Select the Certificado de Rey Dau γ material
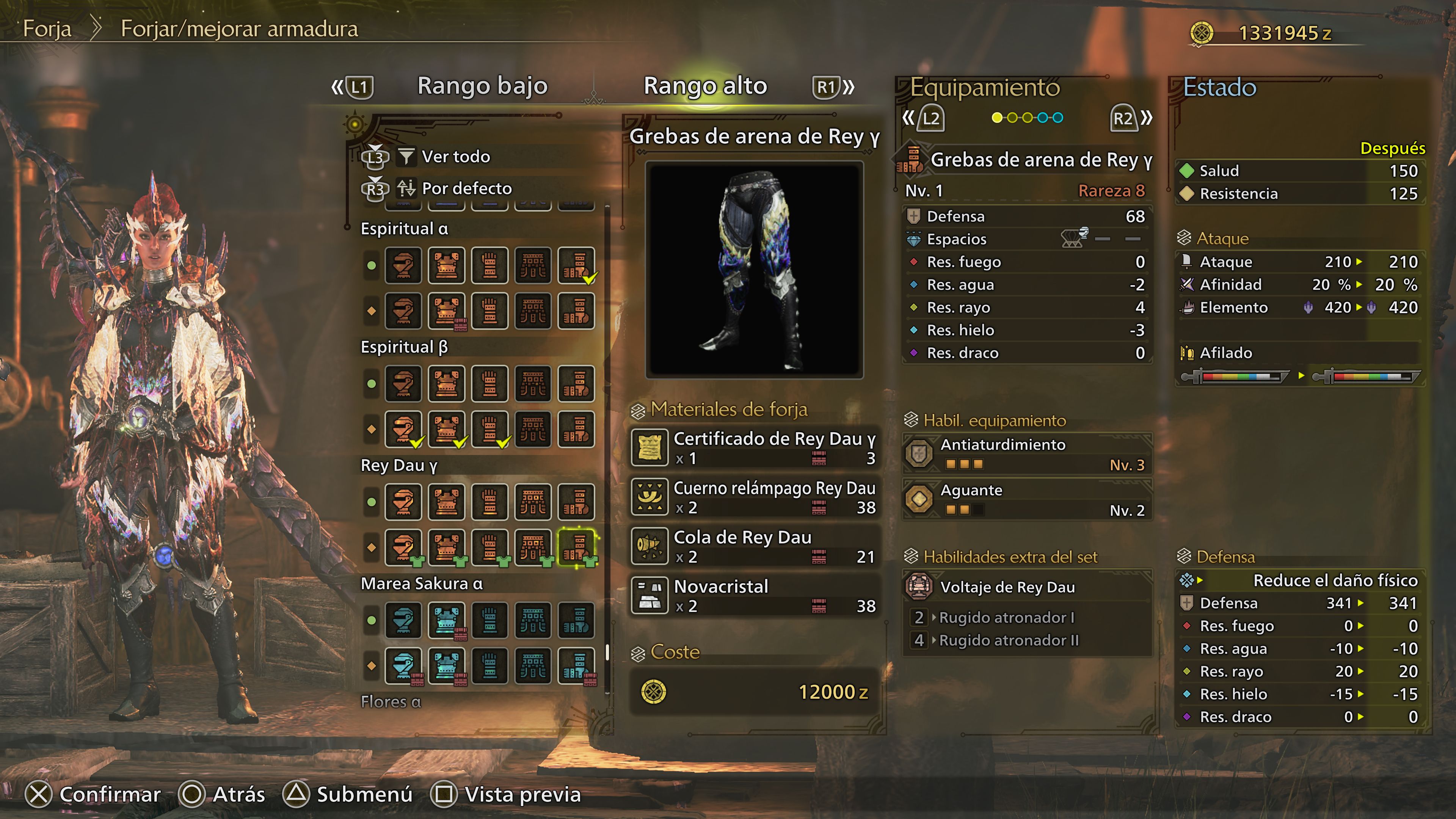Screen dimensions: 1456x819 (755, 448)
